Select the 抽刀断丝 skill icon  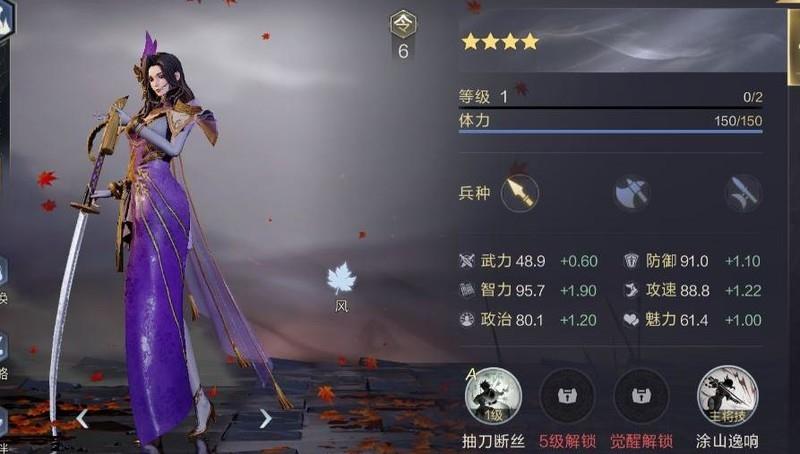tap(494, 396)
